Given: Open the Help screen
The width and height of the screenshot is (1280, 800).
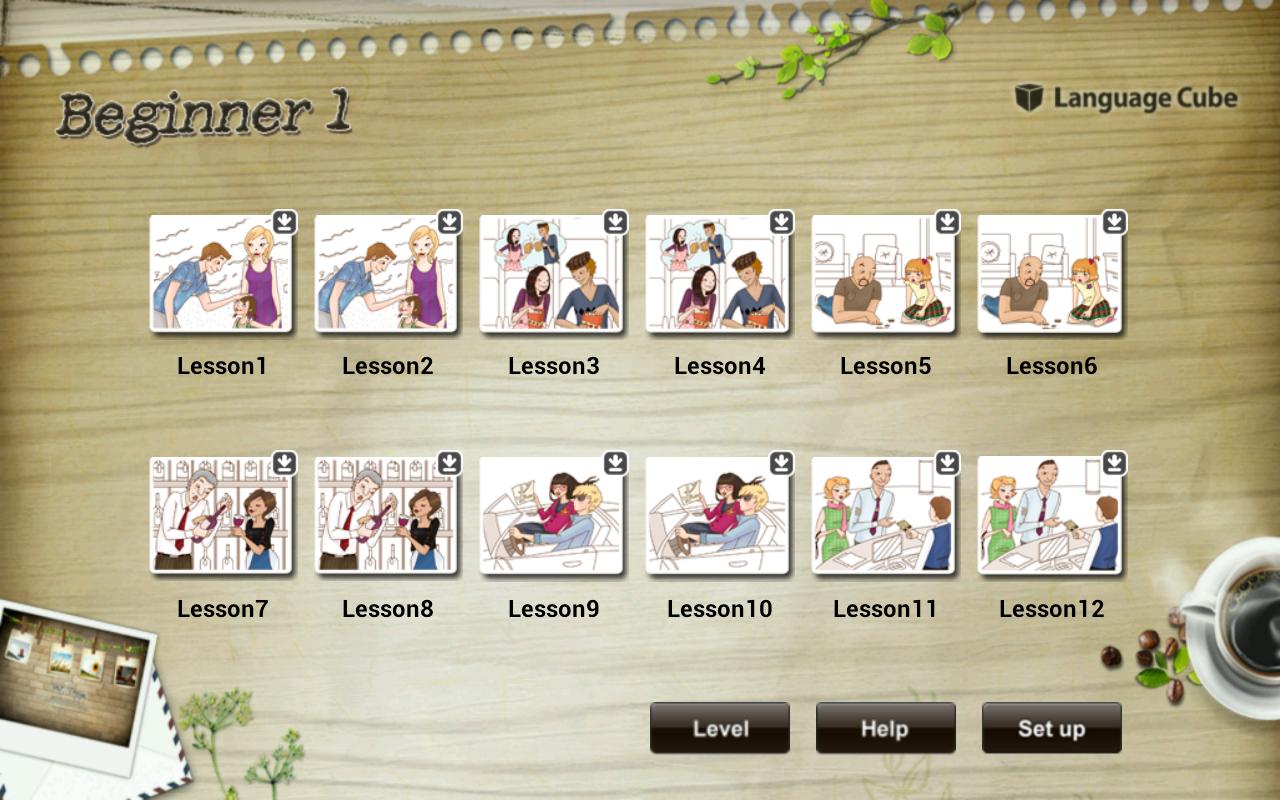Looking at the screenshot, I should (885, 728).
